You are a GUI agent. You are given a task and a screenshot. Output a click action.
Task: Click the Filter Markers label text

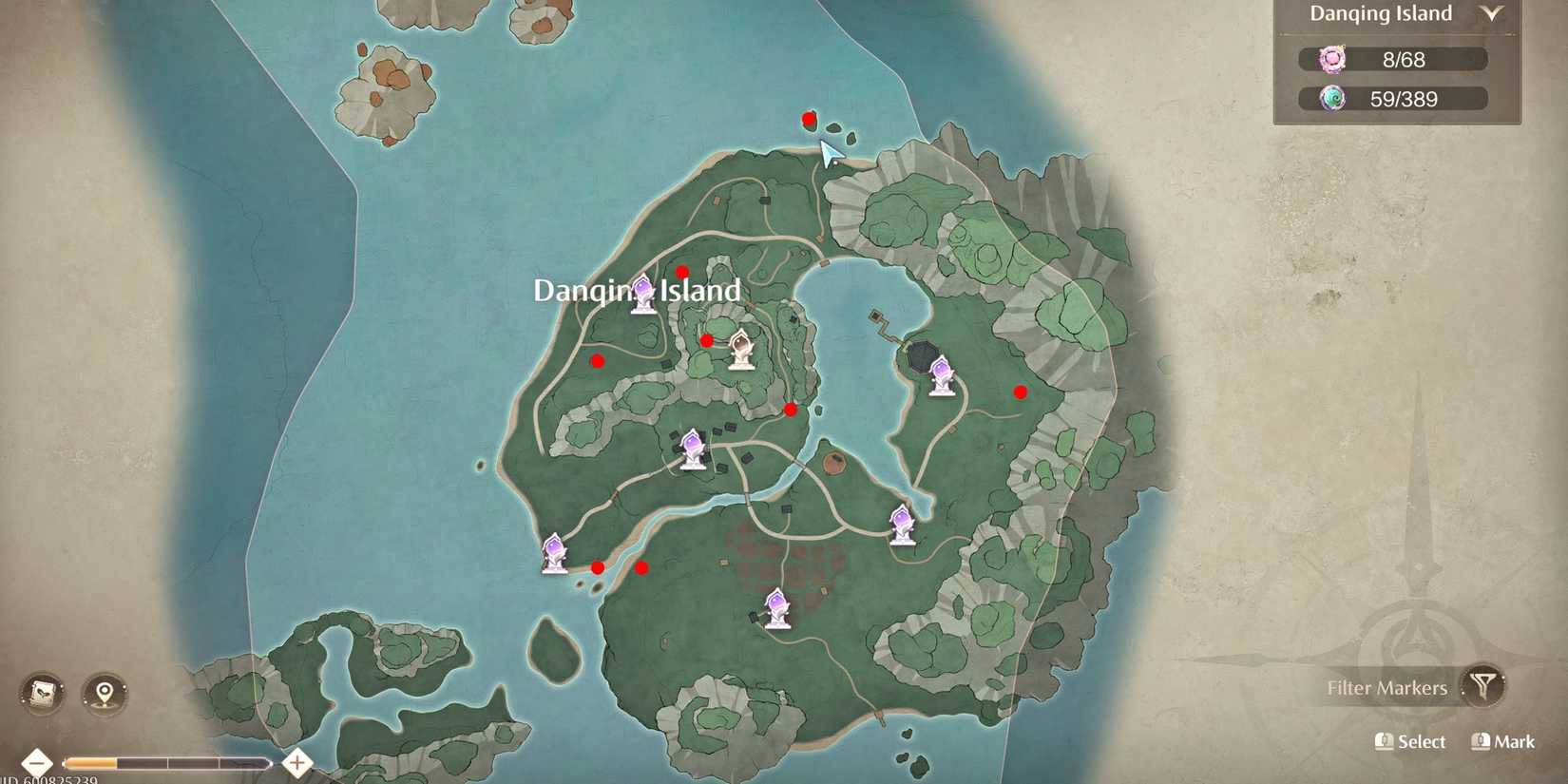point(1387,687)
